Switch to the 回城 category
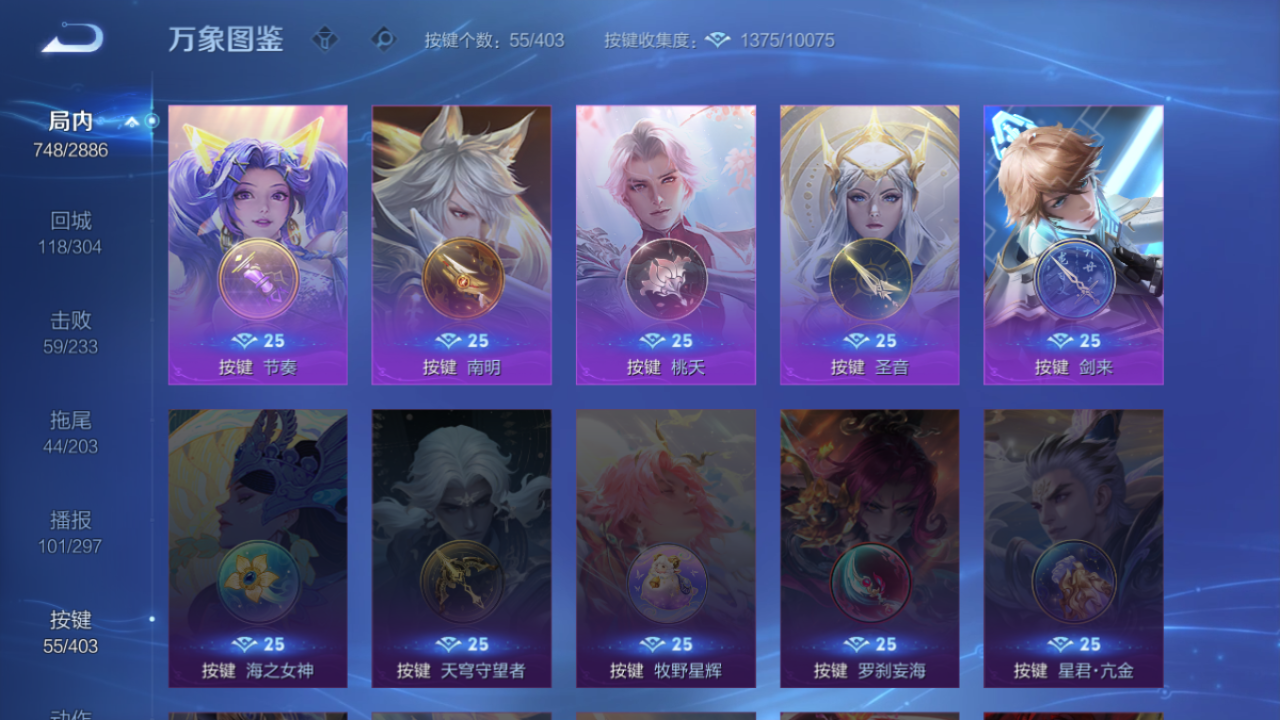The image size is (1280, 720). (70, 221)
